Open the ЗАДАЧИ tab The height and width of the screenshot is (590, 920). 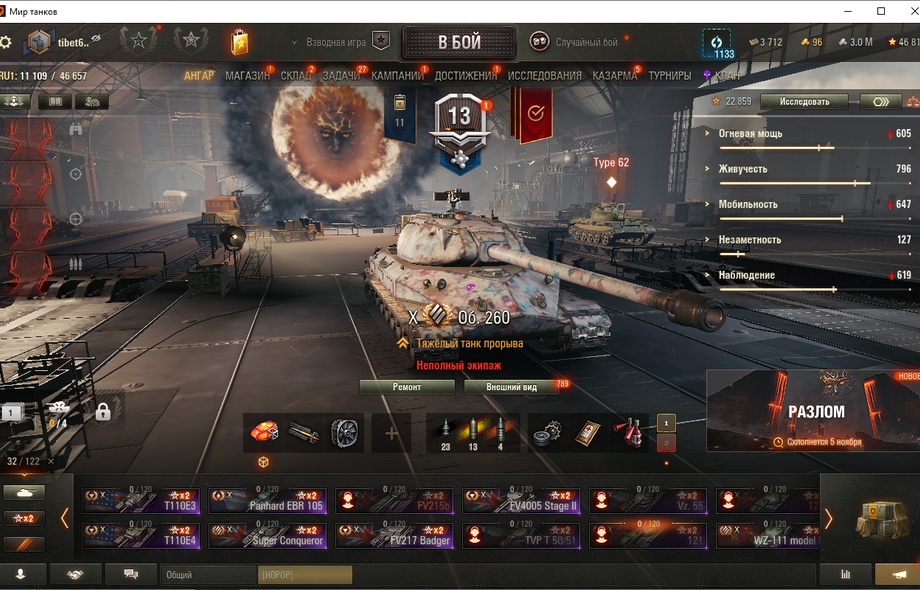coord(342,76)
